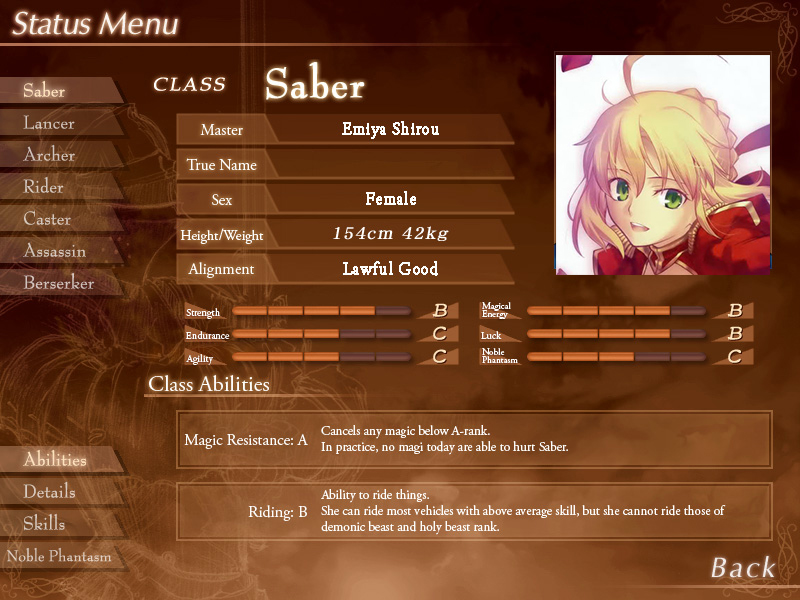Switch to the Details section

point(50,492)
